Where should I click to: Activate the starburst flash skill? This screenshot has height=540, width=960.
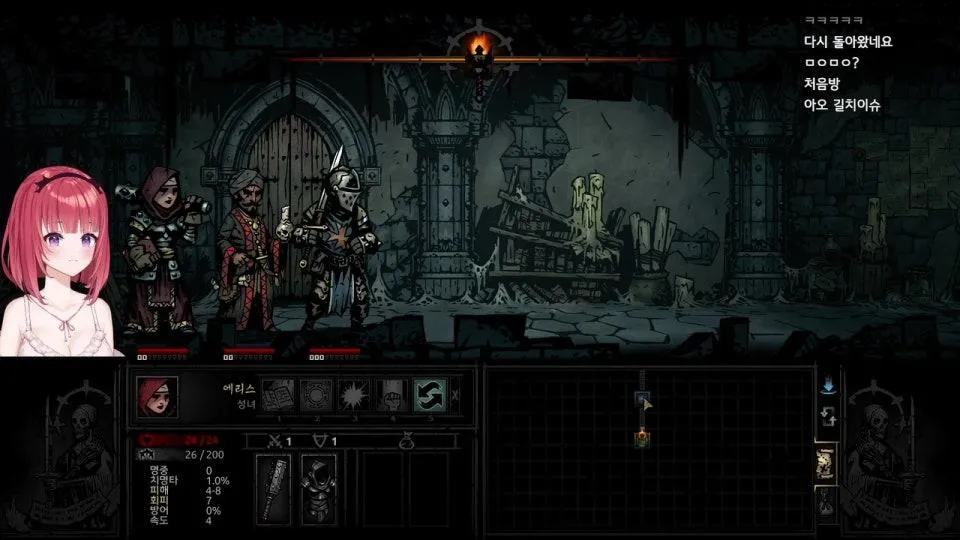(x=354, y=394)
